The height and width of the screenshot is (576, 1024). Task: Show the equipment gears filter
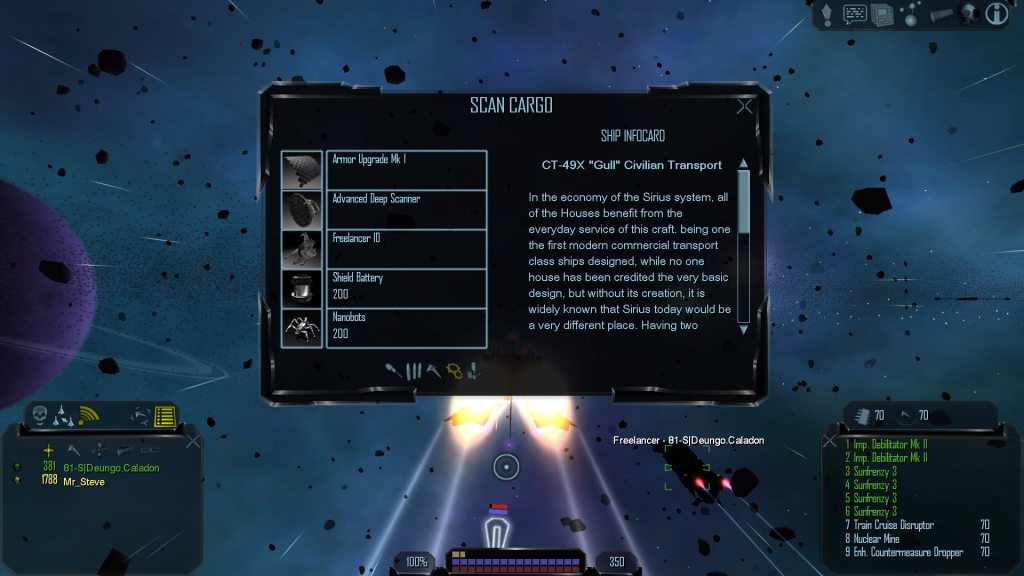(x=454, y=371)
